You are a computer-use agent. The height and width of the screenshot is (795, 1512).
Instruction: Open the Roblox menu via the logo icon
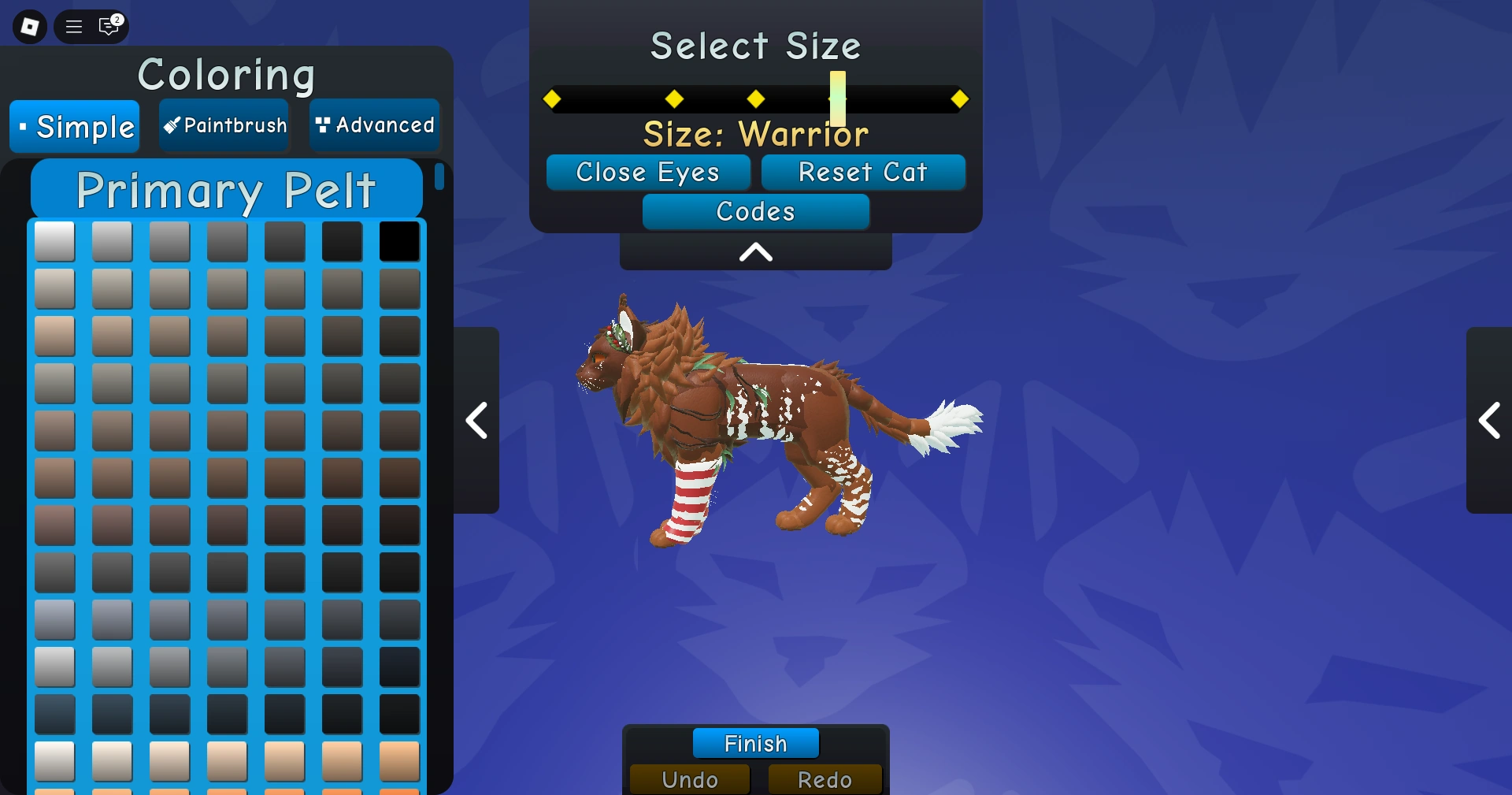(x=28, y=26)
